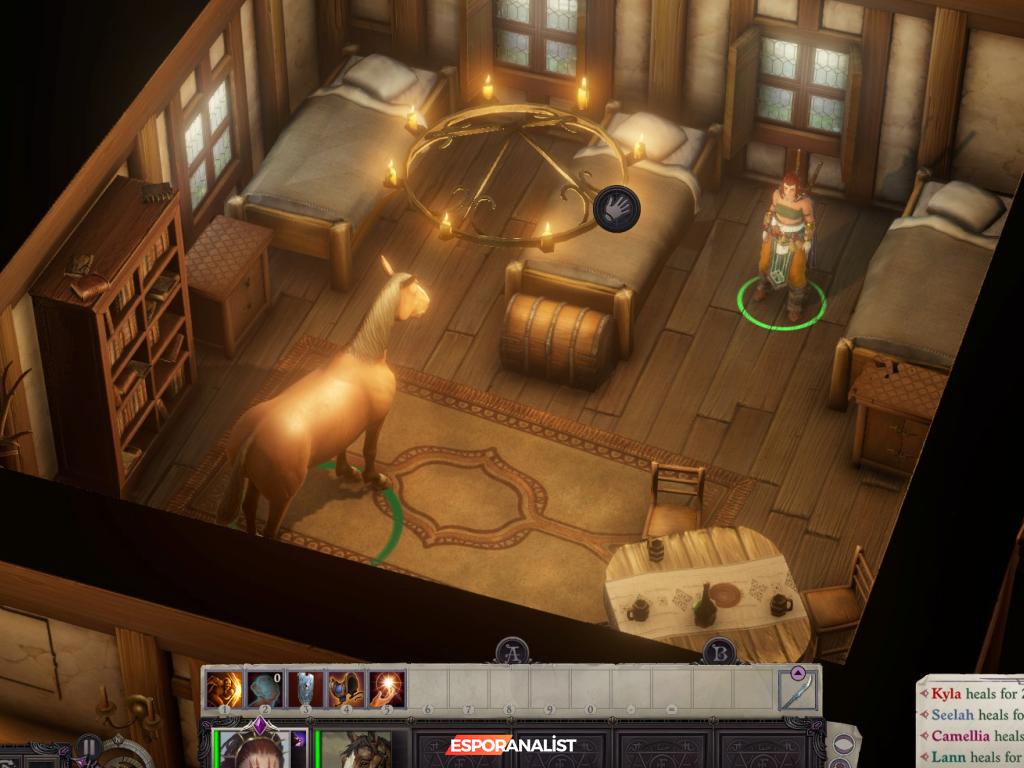Activate the golden fist ability in slot 1
Viewport: 1024px width, 768px height.
click(223, 689)
